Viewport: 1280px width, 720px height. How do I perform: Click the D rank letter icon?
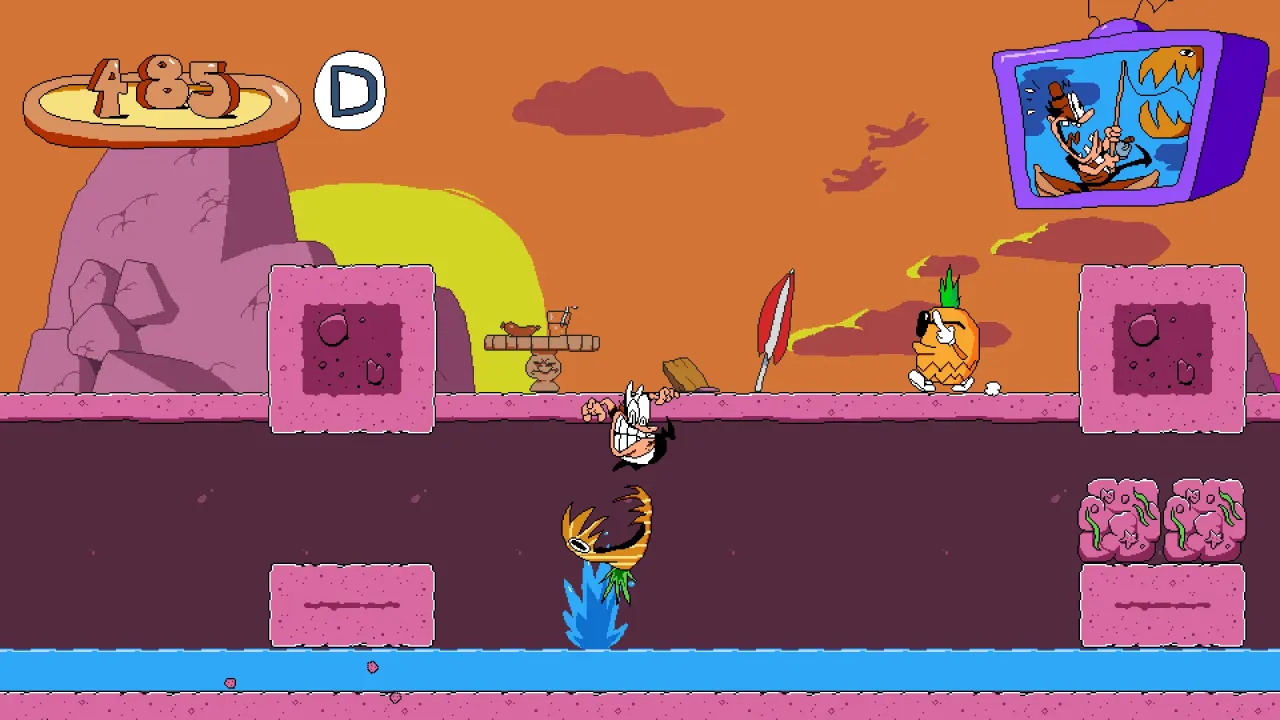(x=349, y=90)
